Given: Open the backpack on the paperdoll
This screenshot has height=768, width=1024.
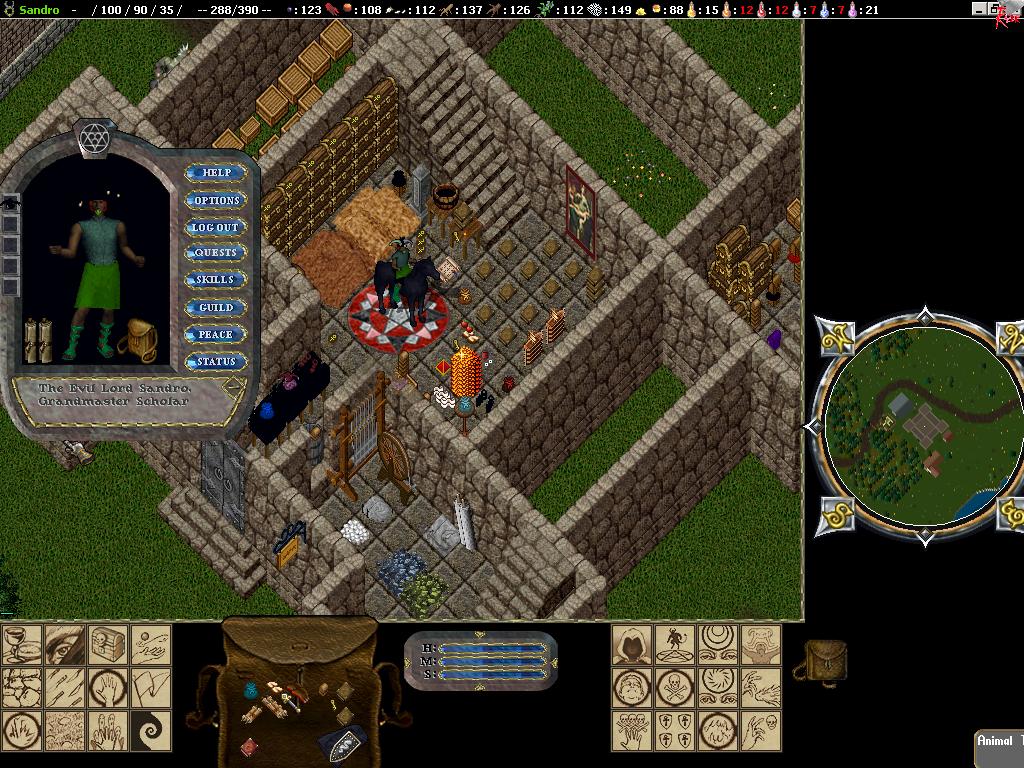Looking at the screenshot, I should coord(136,339).
